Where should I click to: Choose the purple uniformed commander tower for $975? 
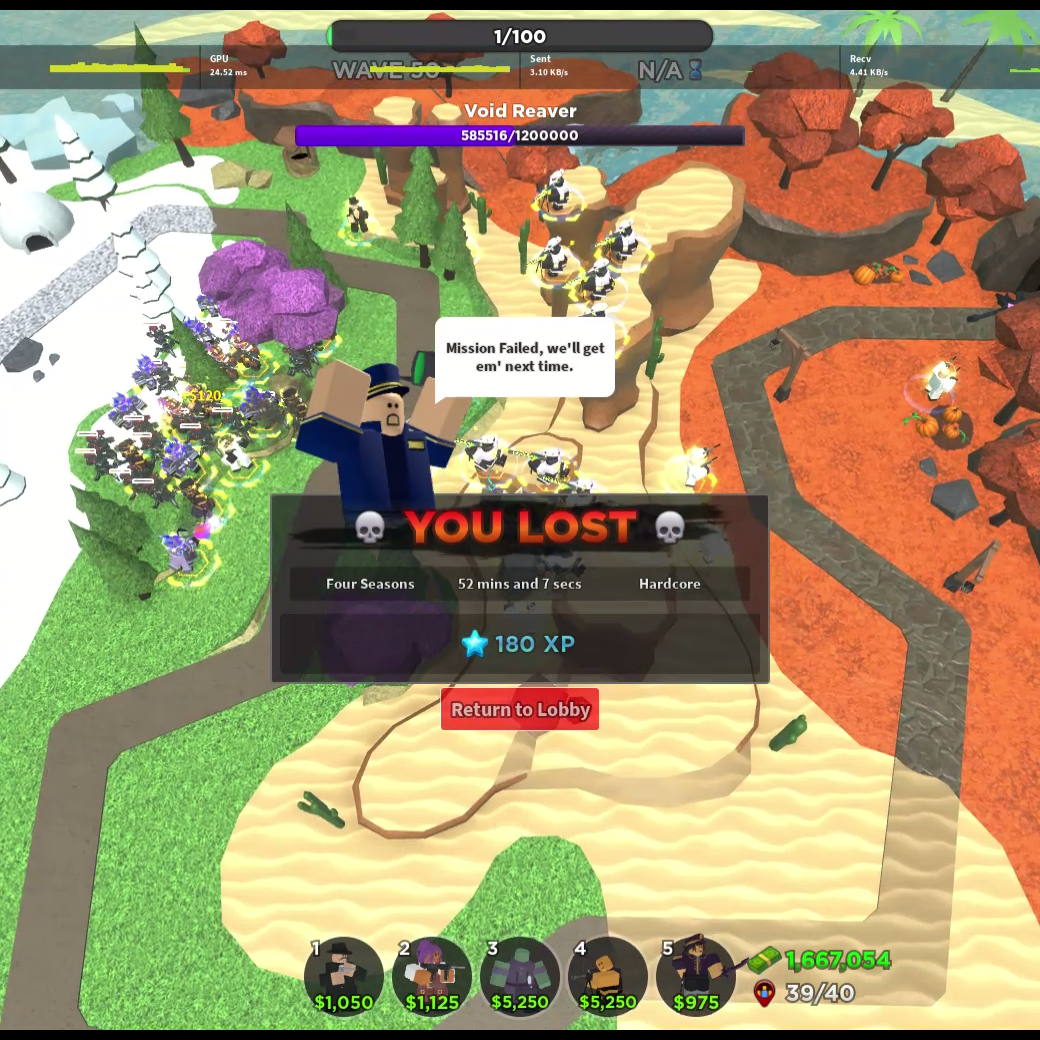pyautogui.click(x=696, y=976)
